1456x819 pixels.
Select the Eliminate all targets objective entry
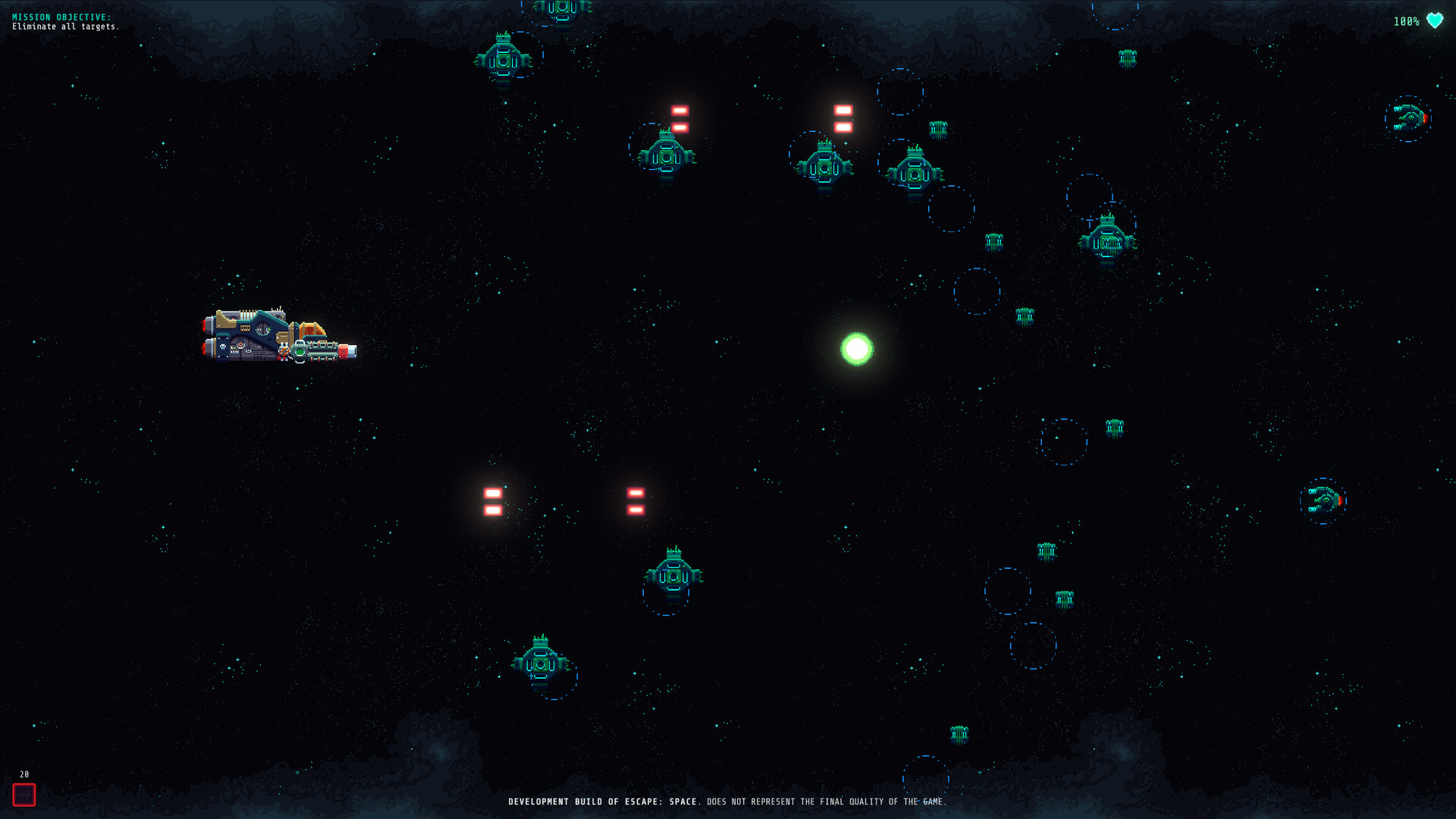(x=65, y=25)
